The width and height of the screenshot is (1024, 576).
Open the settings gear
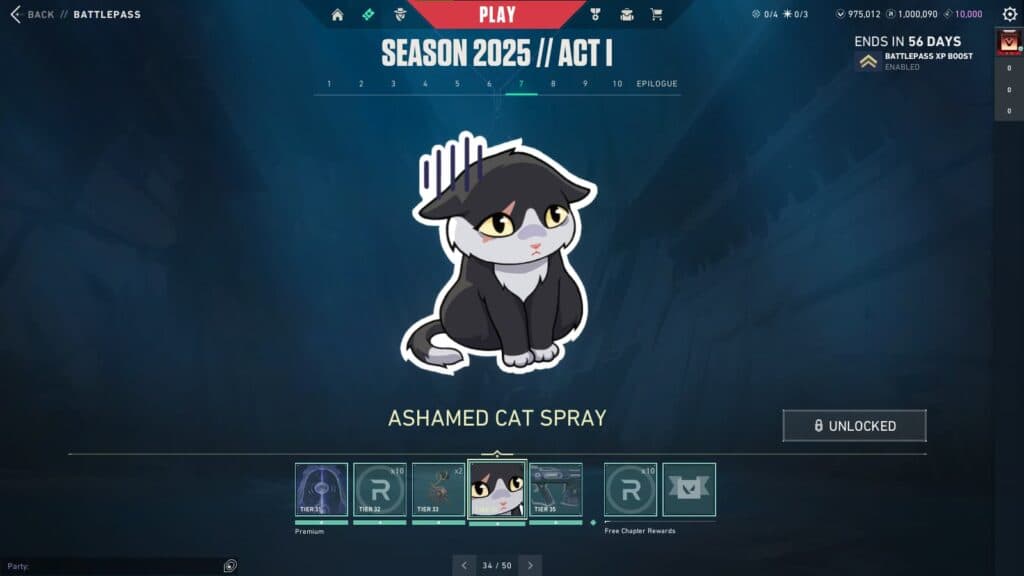[1009, 14]
